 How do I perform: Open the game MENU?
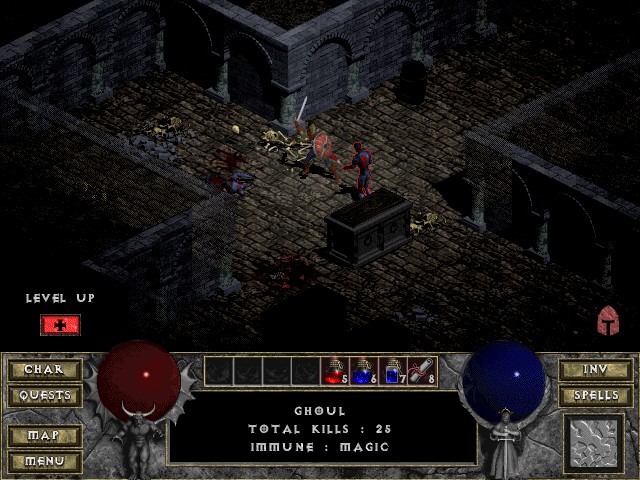click(44, 461)
